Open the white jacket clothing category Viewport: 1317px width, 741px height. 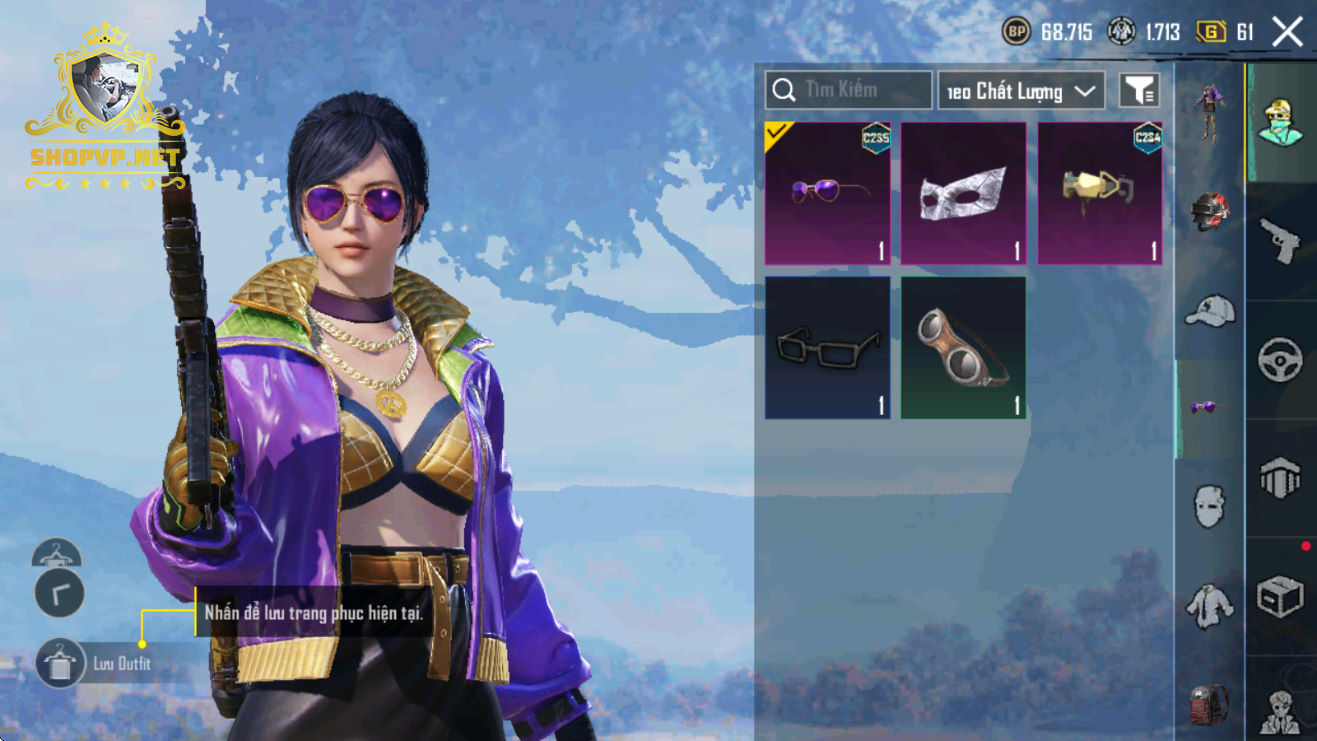click(x=1209, y=605)
